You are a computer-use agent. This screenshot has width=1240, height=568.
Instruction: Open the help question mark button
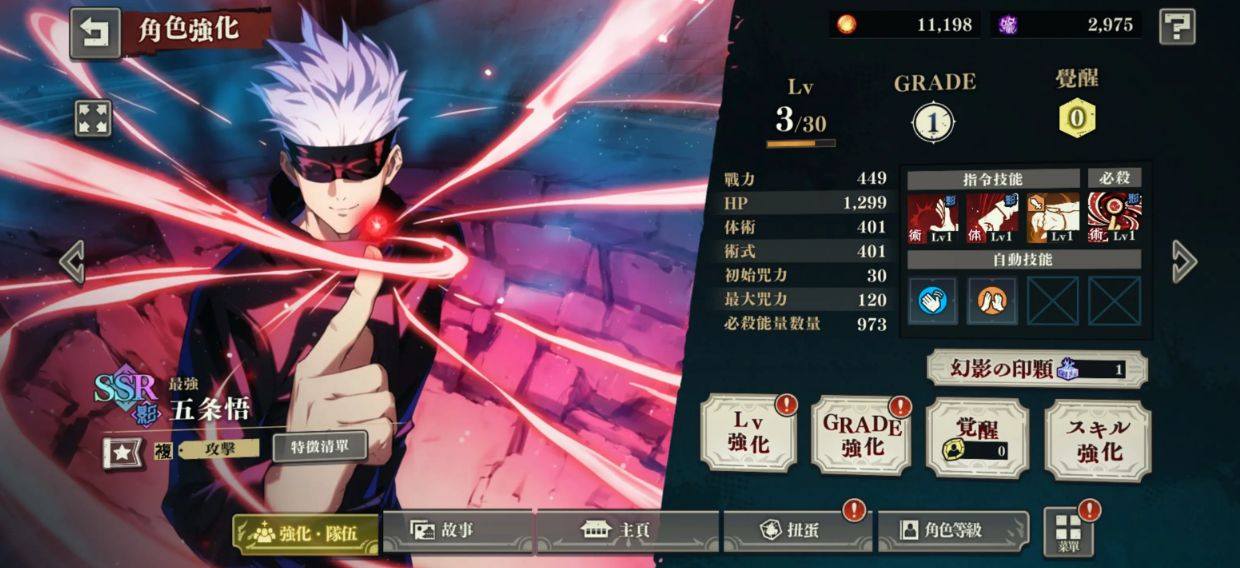[1177, 26]
